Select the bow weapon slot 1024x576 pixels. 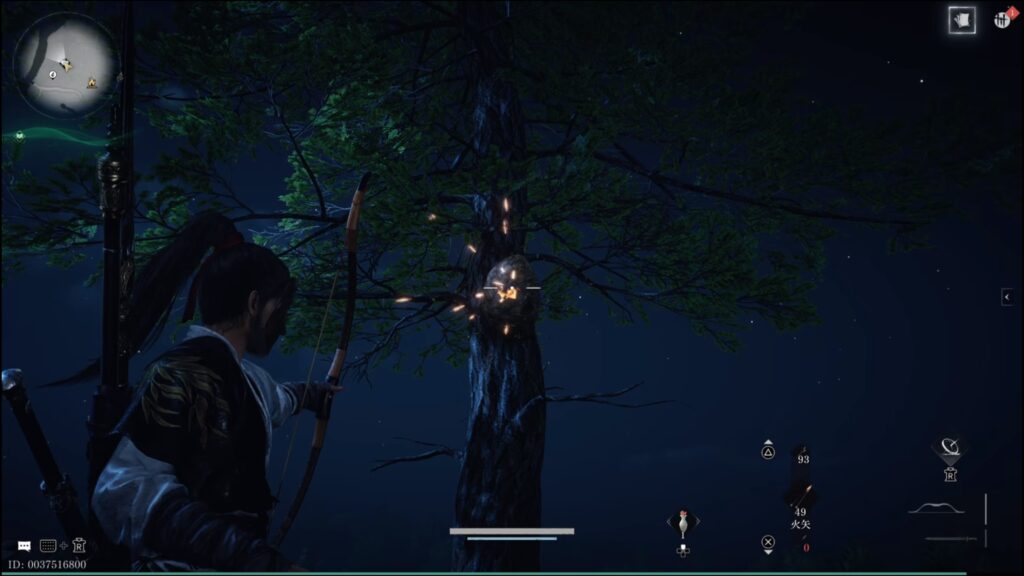[x=936, y=508]
